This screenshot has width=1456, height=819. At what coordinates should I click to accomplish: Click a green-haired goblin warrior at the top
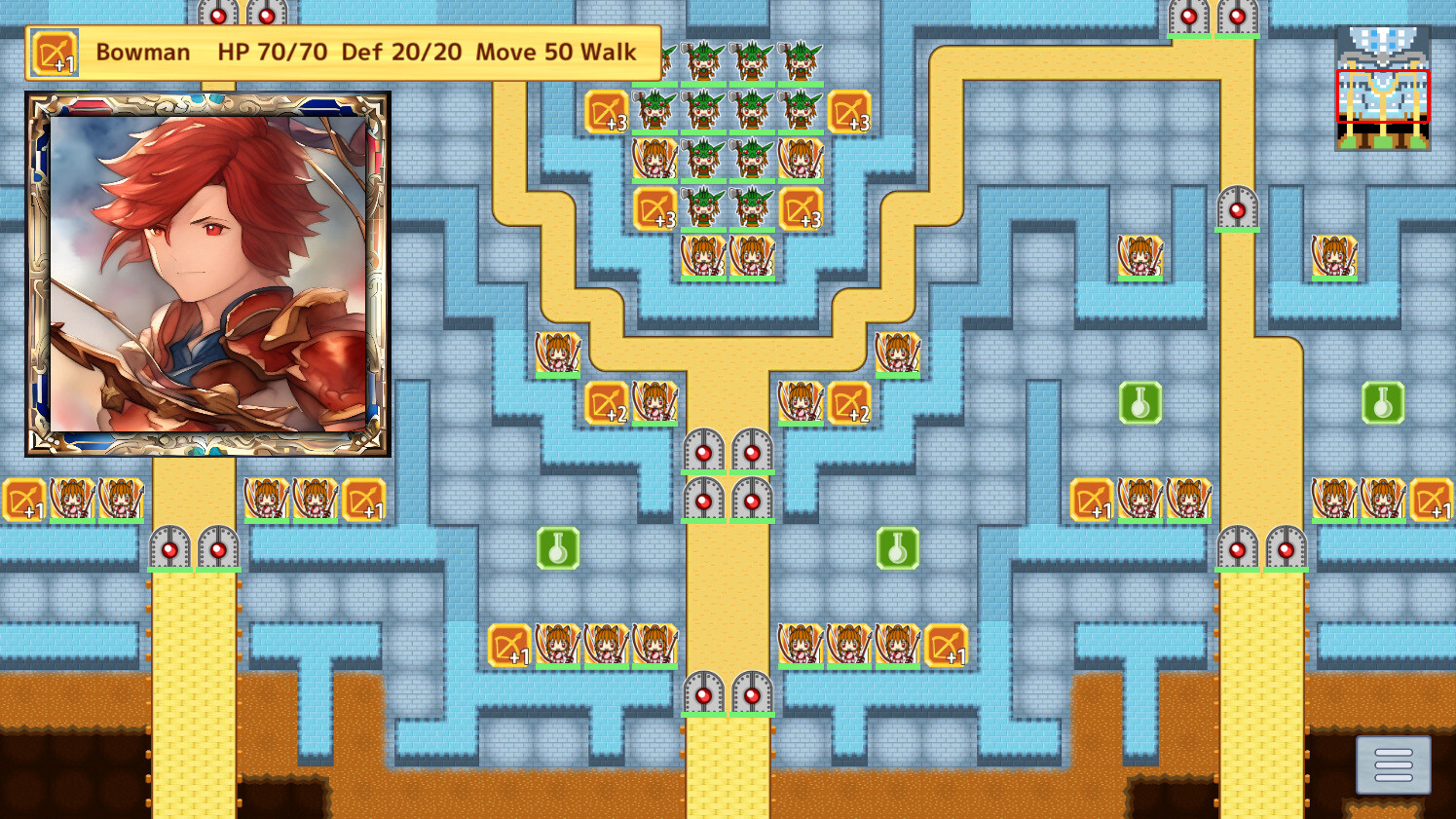pyautogui.click(x=704, y=58)
